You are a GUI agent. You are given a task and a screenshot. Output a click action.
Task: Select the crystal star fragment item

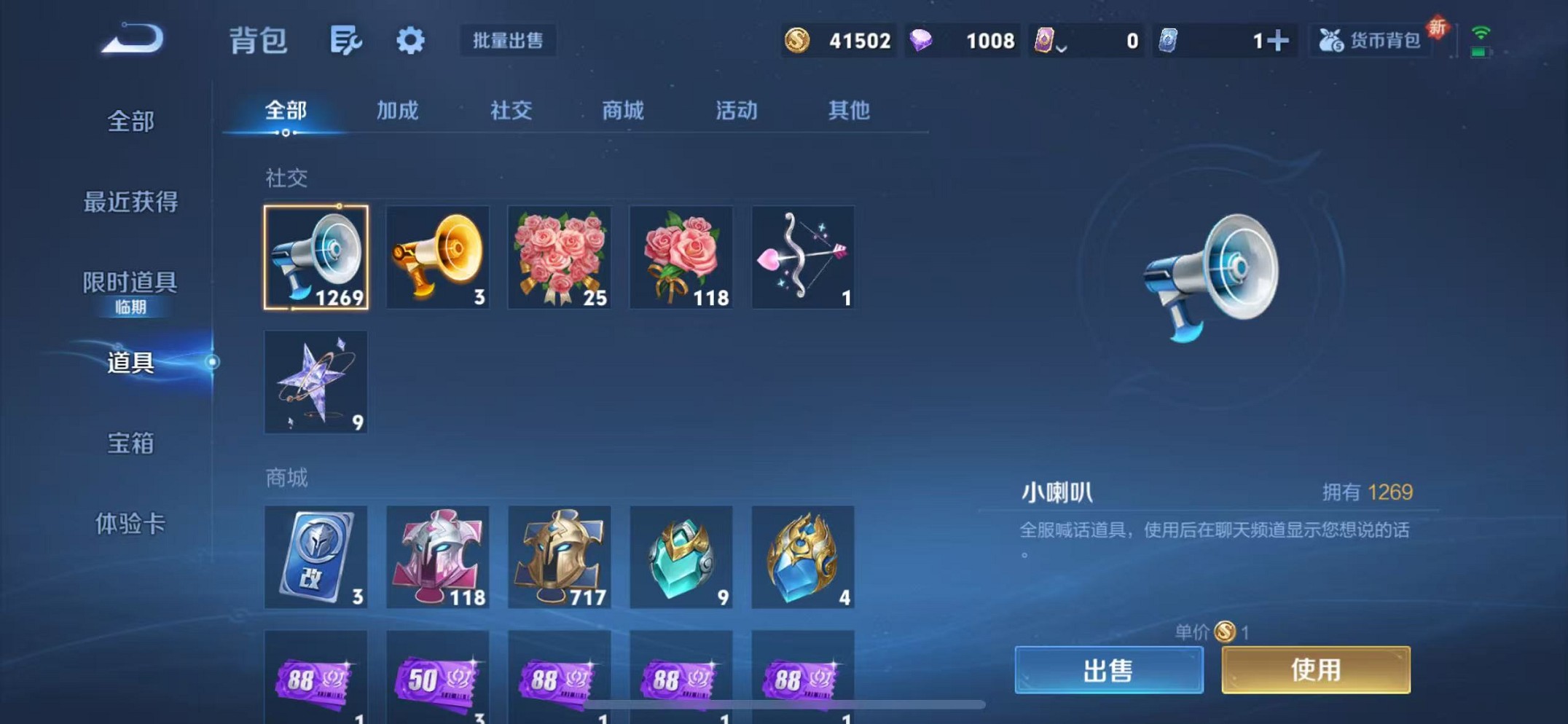316,382
